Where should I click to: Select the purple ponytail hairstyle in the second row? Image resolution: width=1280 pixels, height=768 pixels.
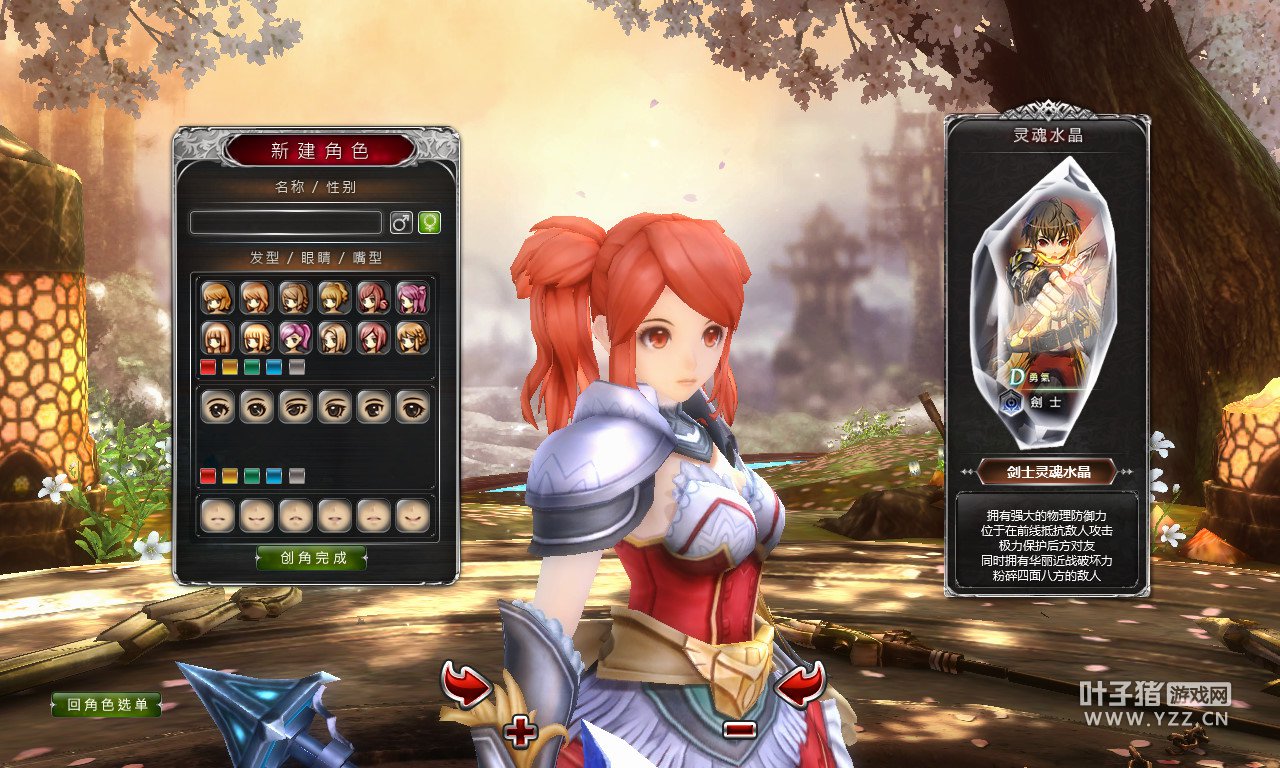[295, 338]
